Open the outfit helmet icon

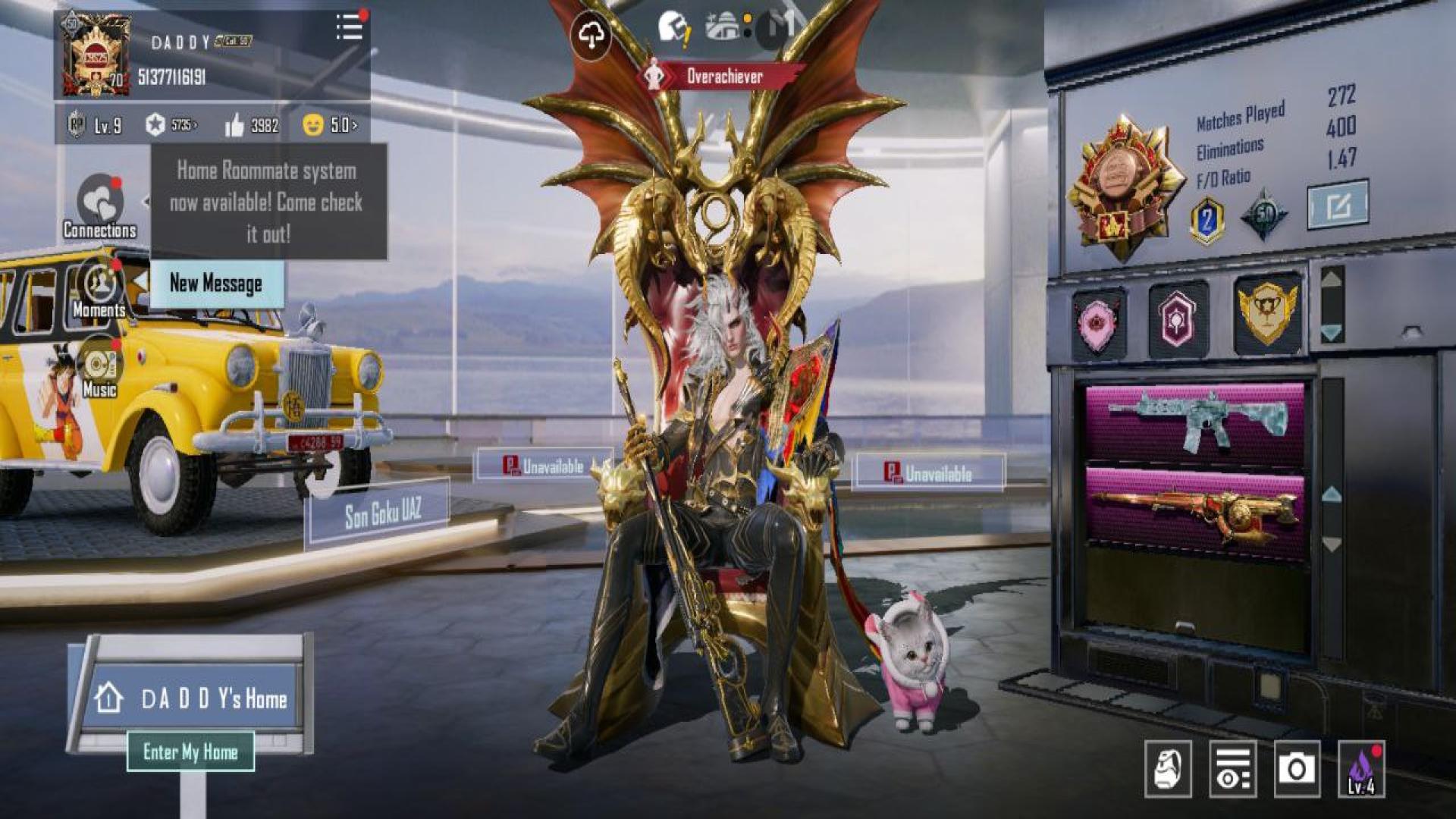(x=1168, y=769)
